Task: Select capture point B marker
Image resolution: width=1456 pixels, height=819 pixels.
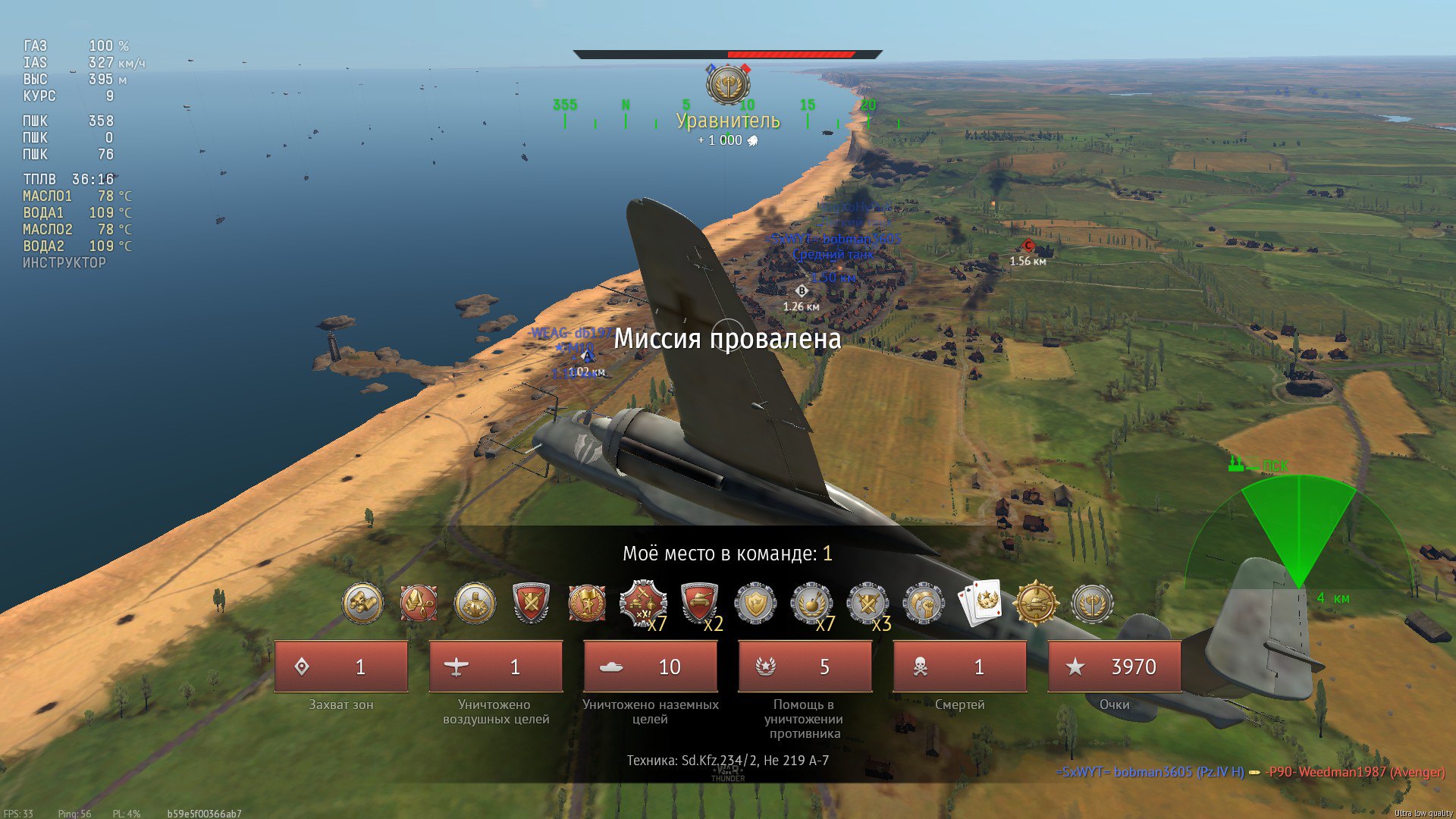Action: (x=802, y=290)
